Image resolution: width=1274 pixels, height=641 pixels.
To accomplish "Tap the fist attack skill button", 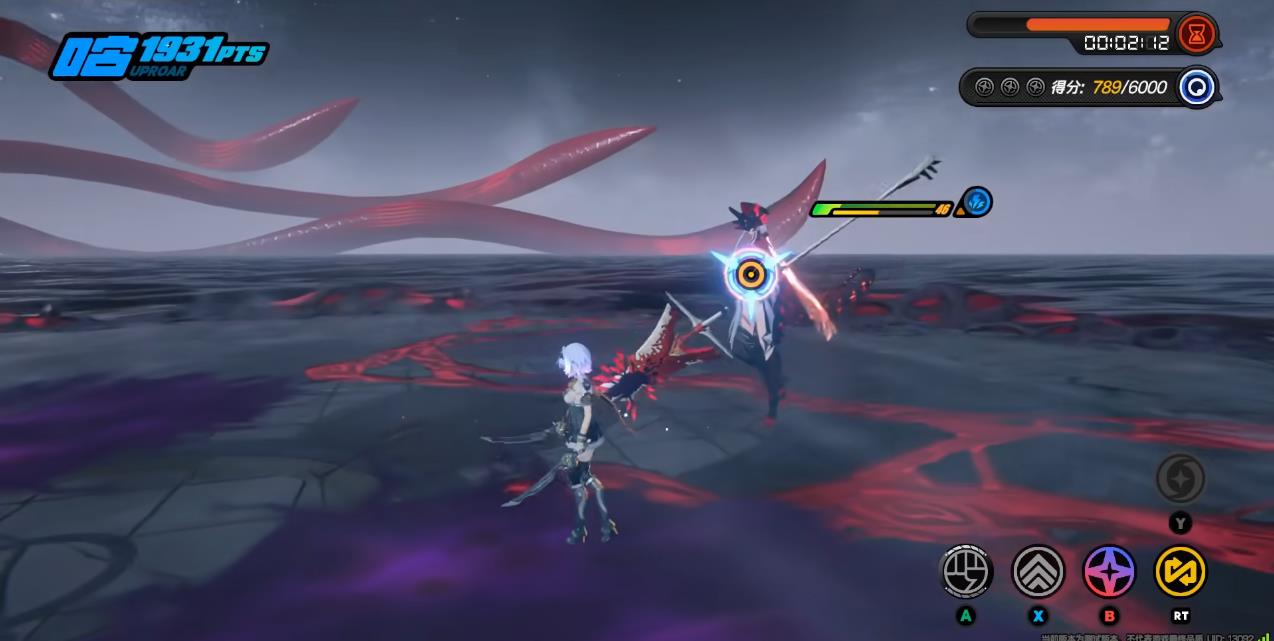I will point(967,572).
